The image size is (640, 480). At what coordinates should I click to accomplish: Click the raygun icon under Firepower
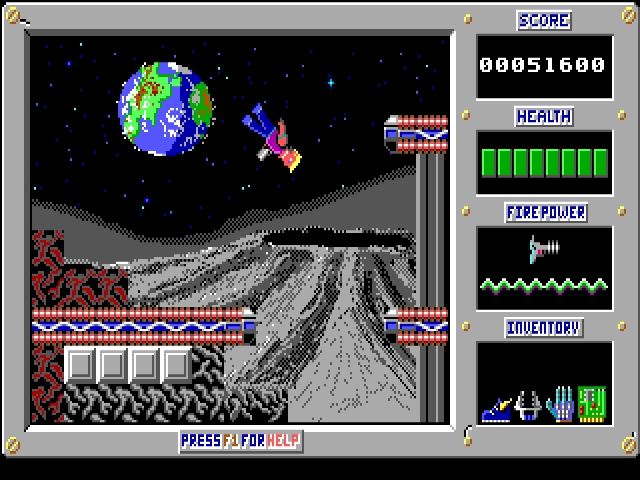[x=543, y=246]
